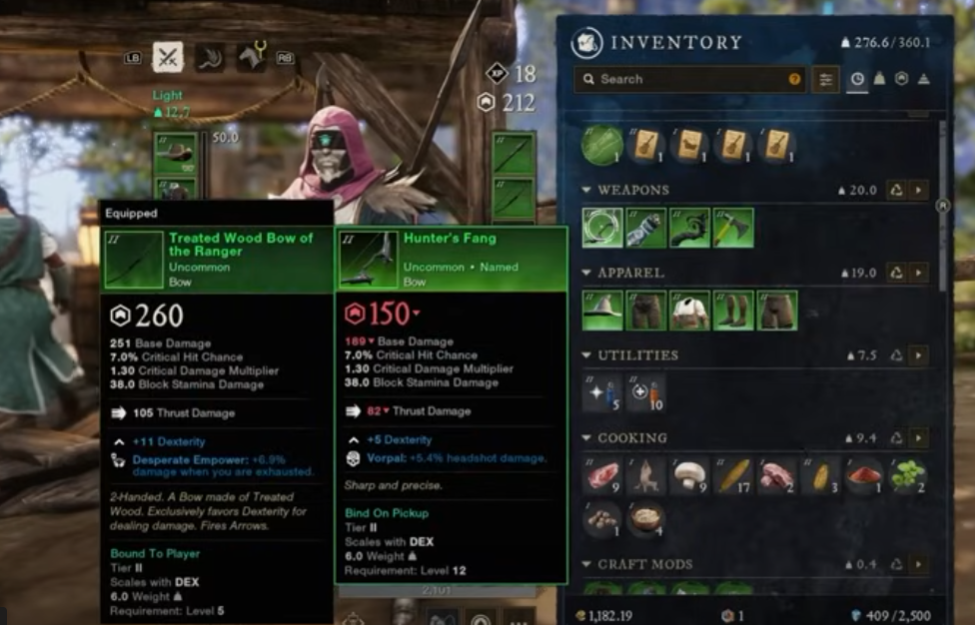Collapse the Apparel category
The image size is (975, 625).
587,273
